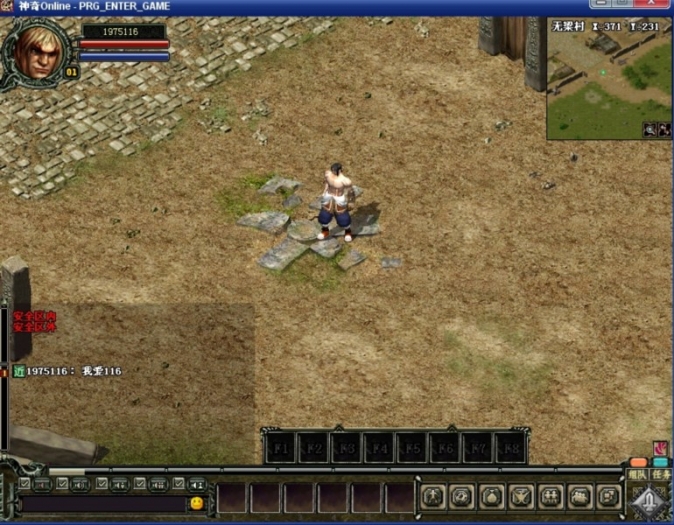Minimize the game window
The height and width of the screenshot is (525, 674).
600,6
